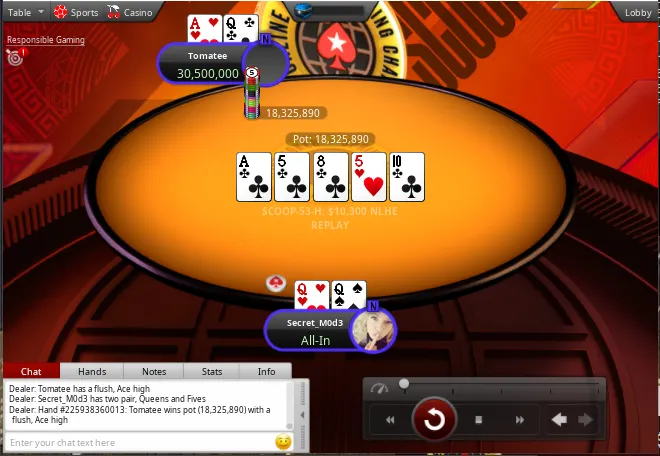Restart the hand replay with the red button
The width and height of the screenshot is (660, 456).
(435, 420)
